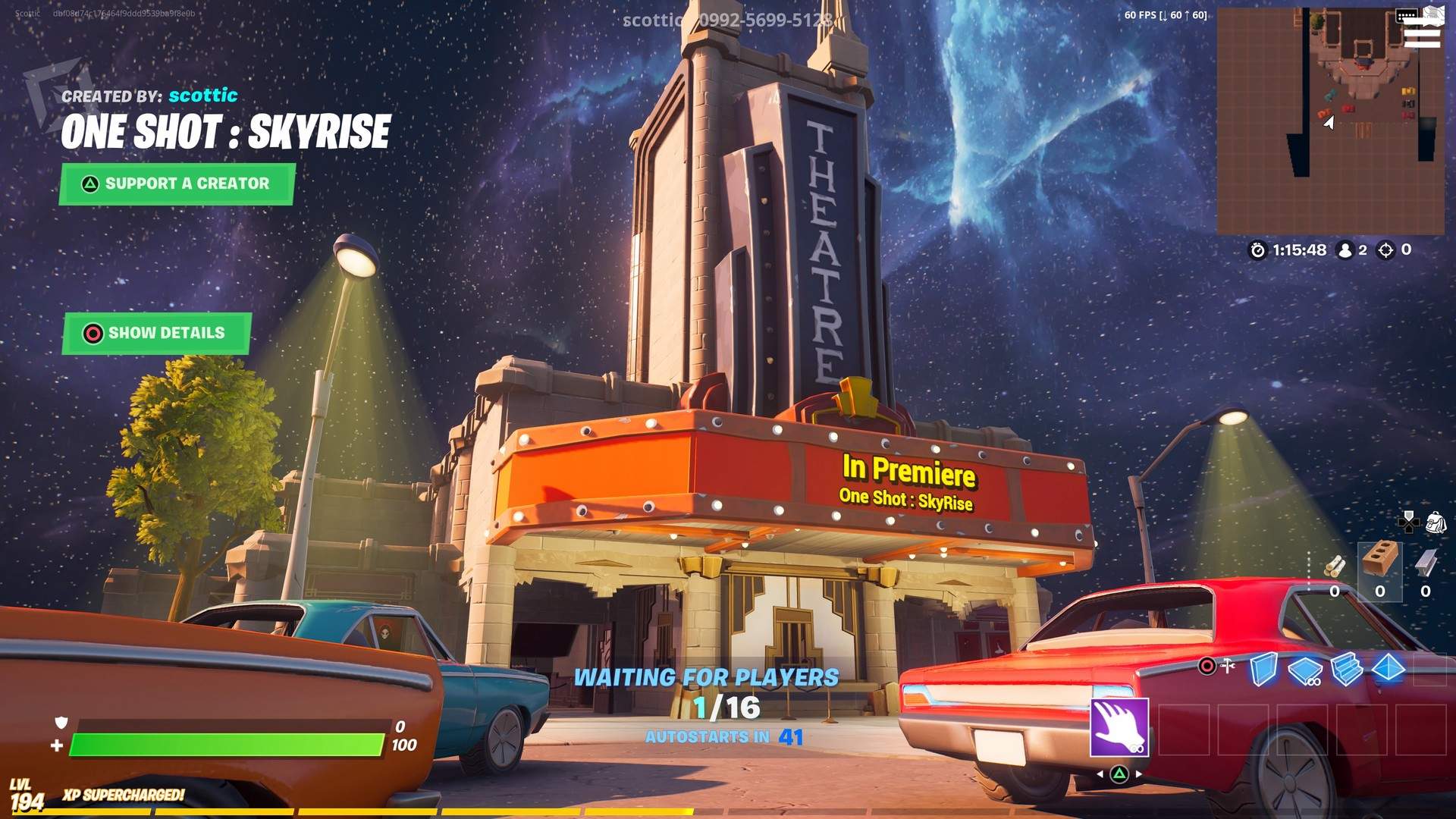Toggle the pickaxe harvesting tool icon
The image size is (1456, 819).
click(x=1228, y=665)
